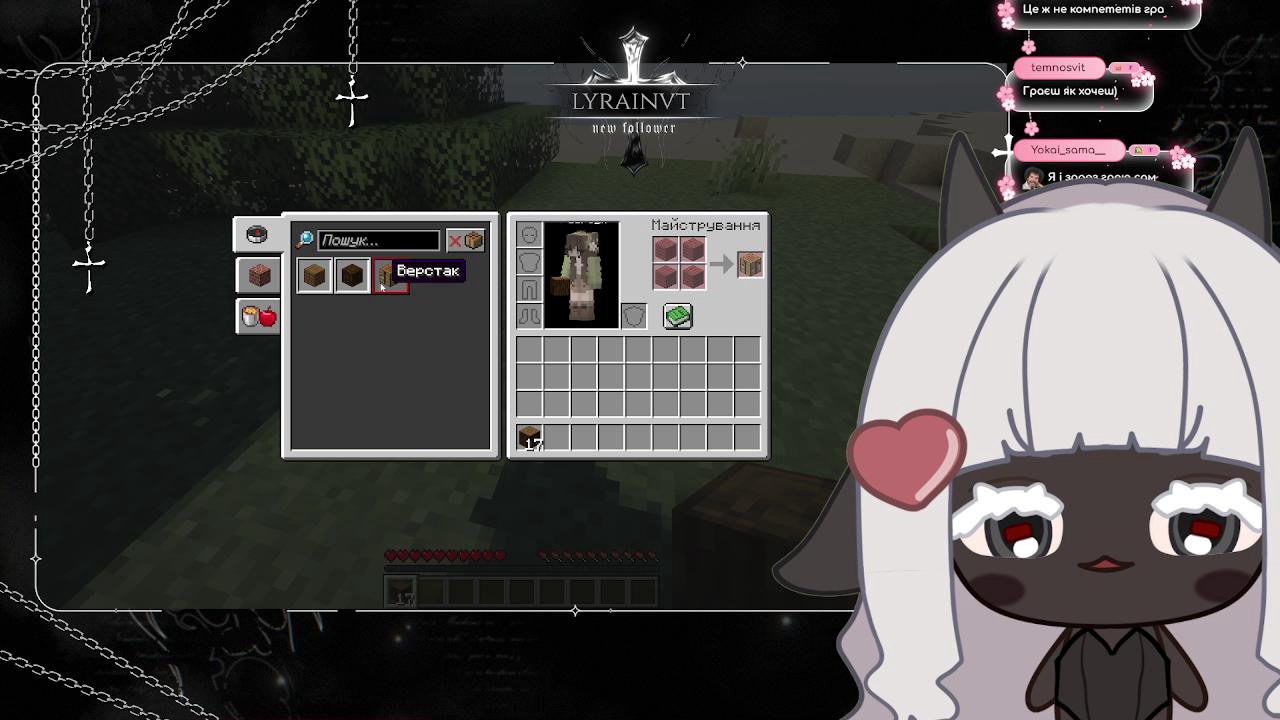Click the boots armor slot
The image size is (1280, 720).
pos(528,316)
